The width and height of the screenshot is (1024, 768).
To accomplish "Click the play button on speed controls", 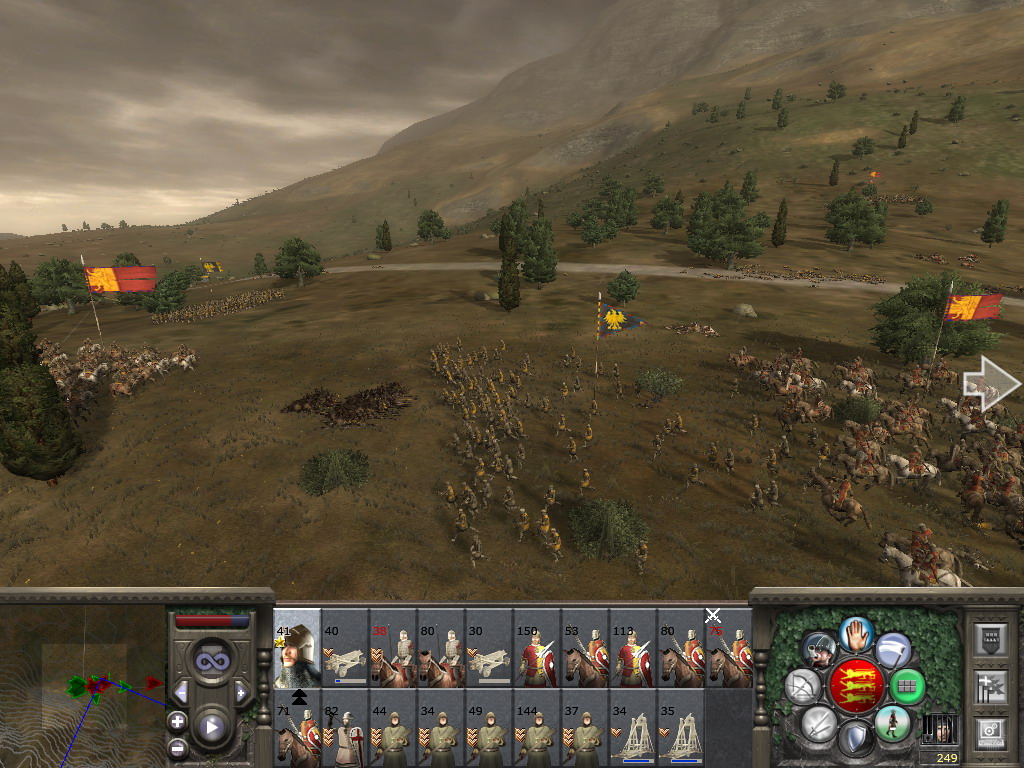I will [x=212, y=727].
